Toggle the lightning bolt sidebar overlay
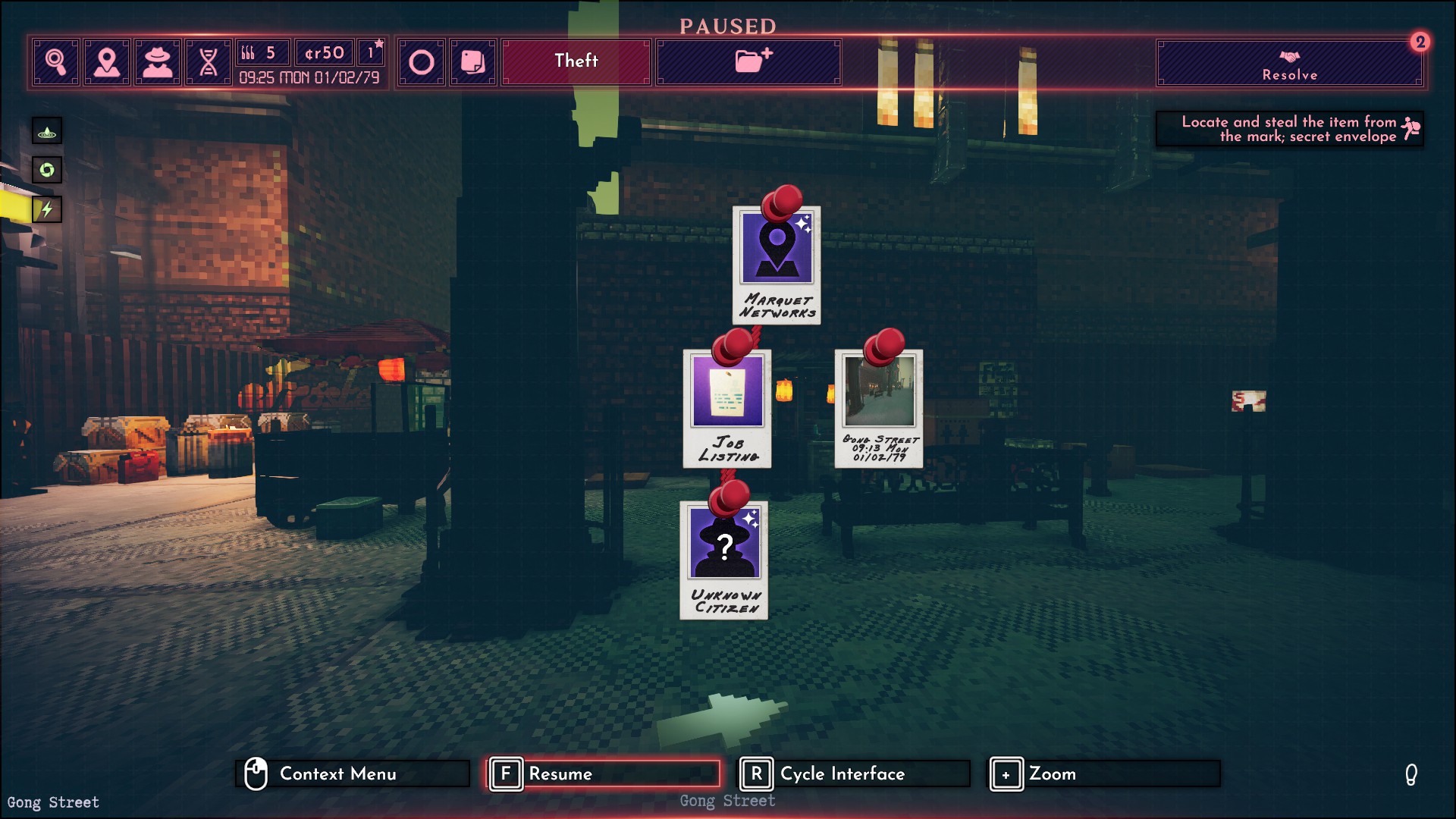The height and width of the screenshot is (819, 1456). point(46,210)
